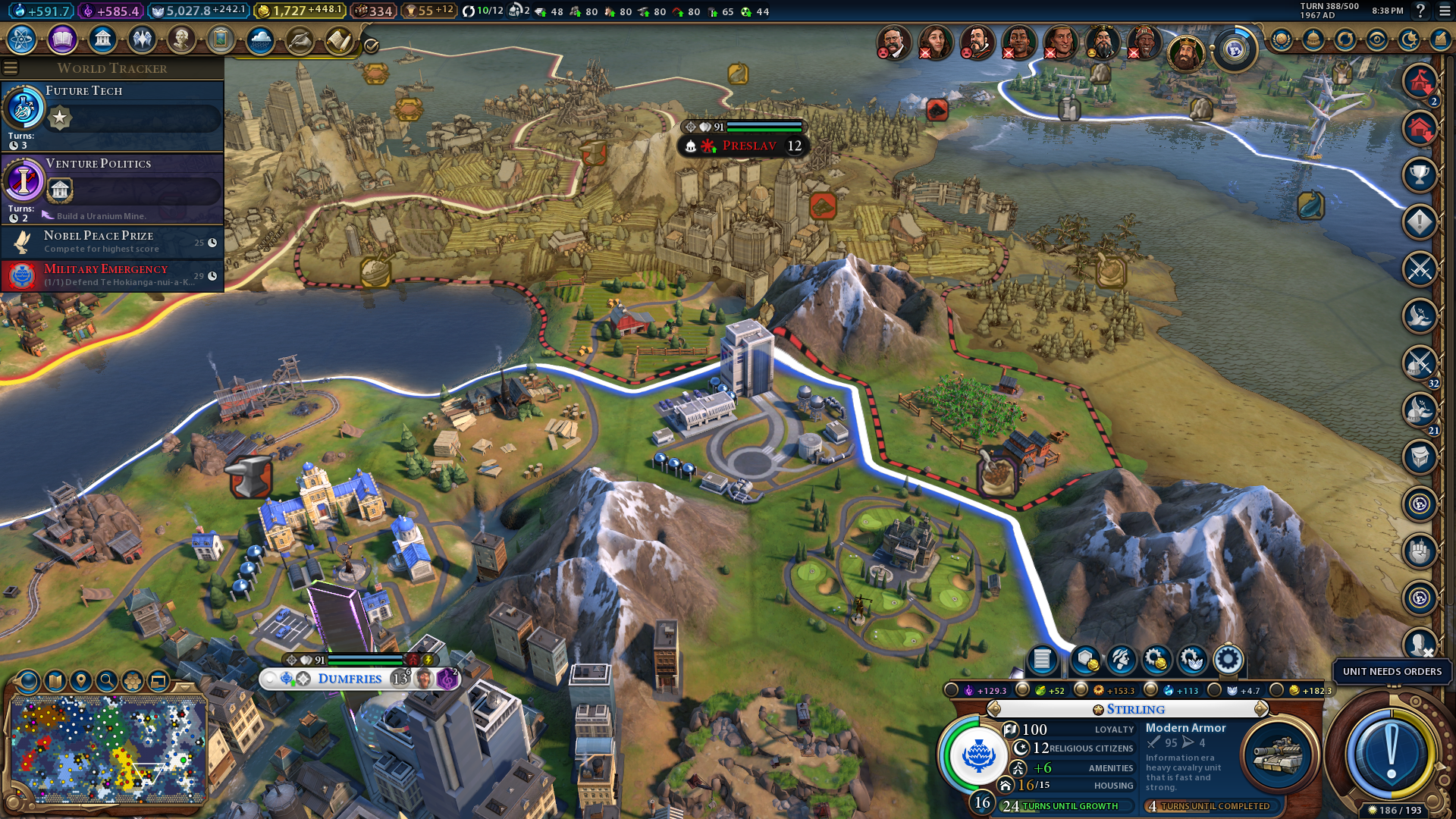Screen dimensions: 1456x819
Task: Click the Preslav city banner
Action: click(748, 146)
